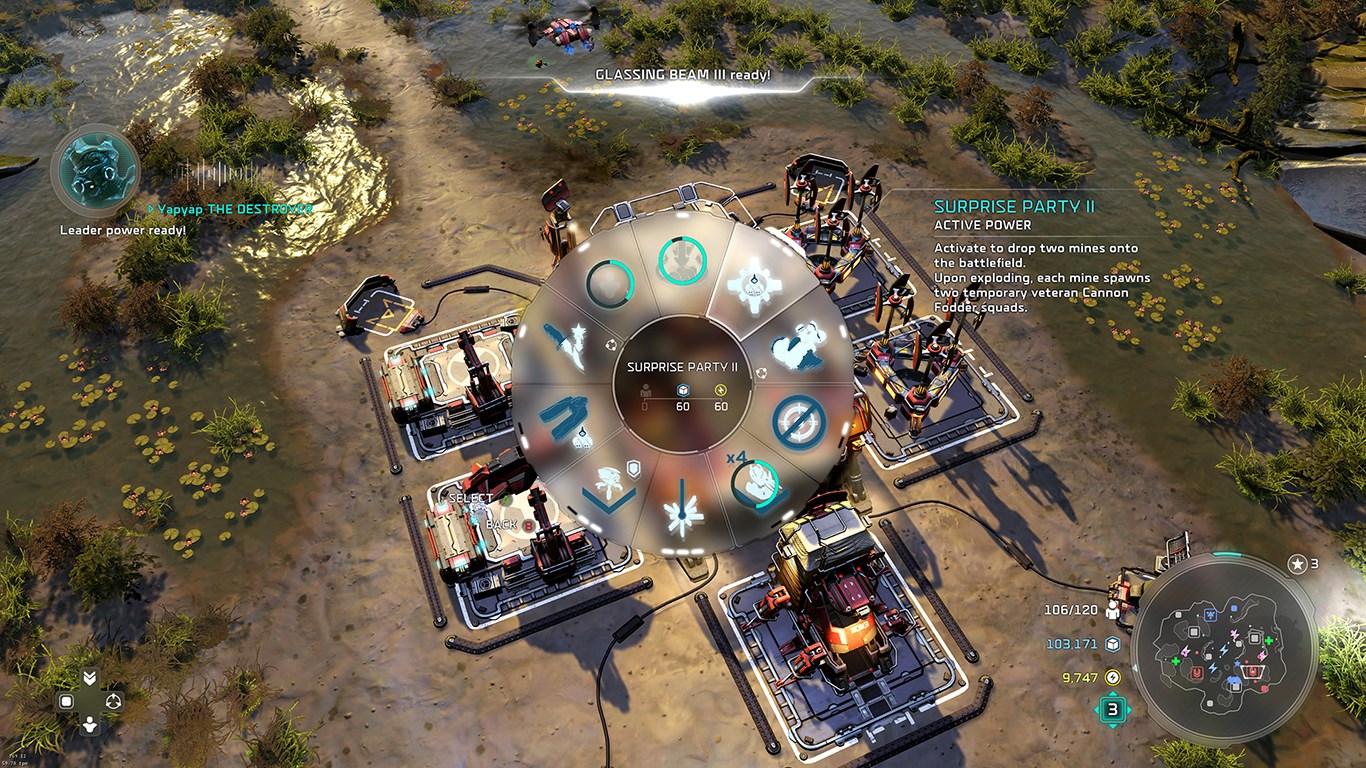1366x768 pixels.
Task: Click the control group 3 selector
Action: (1112, 711)
